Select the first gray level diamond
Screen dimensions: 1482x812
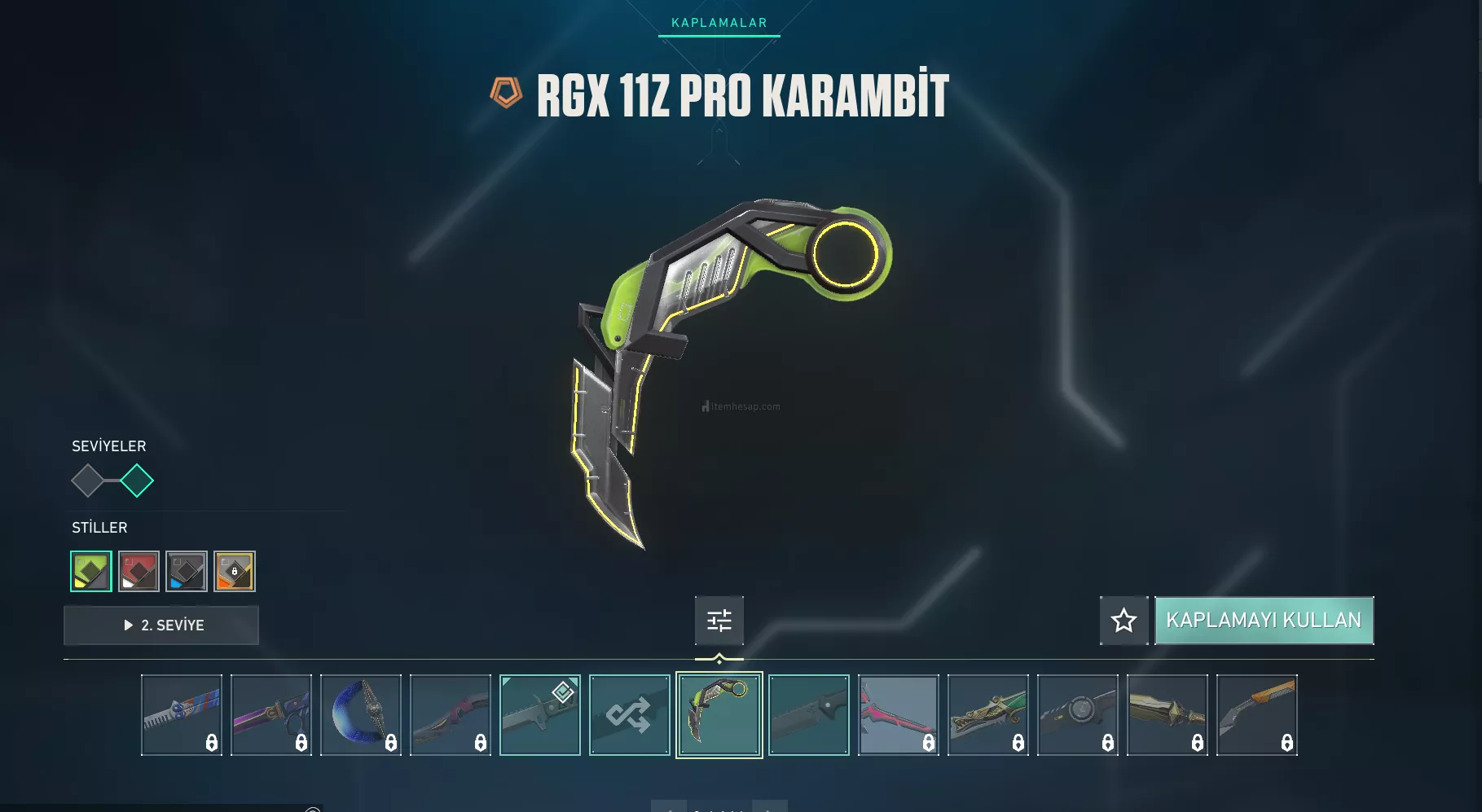87,481
